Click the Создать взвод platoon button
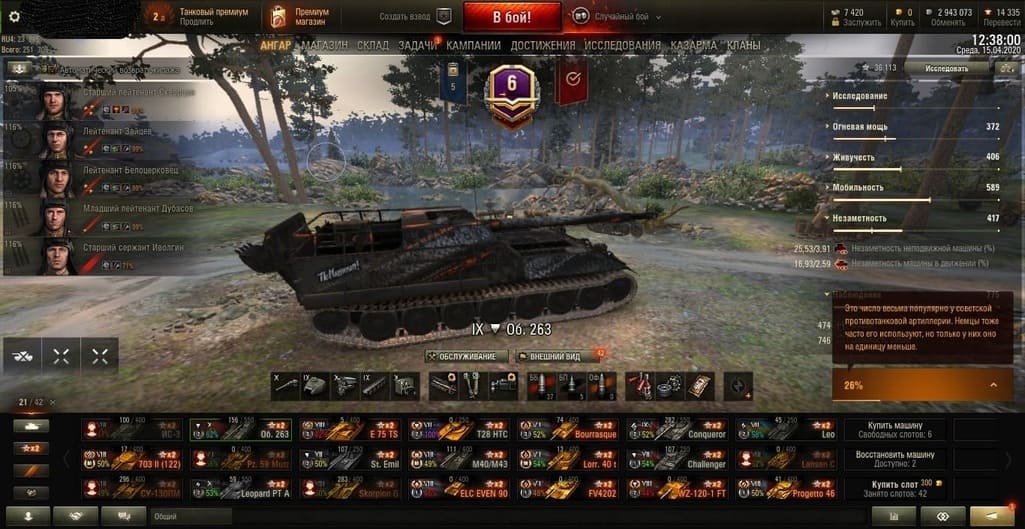Image resolution: width=1025 pixels, height=529 pixels. tap(415, 17)
